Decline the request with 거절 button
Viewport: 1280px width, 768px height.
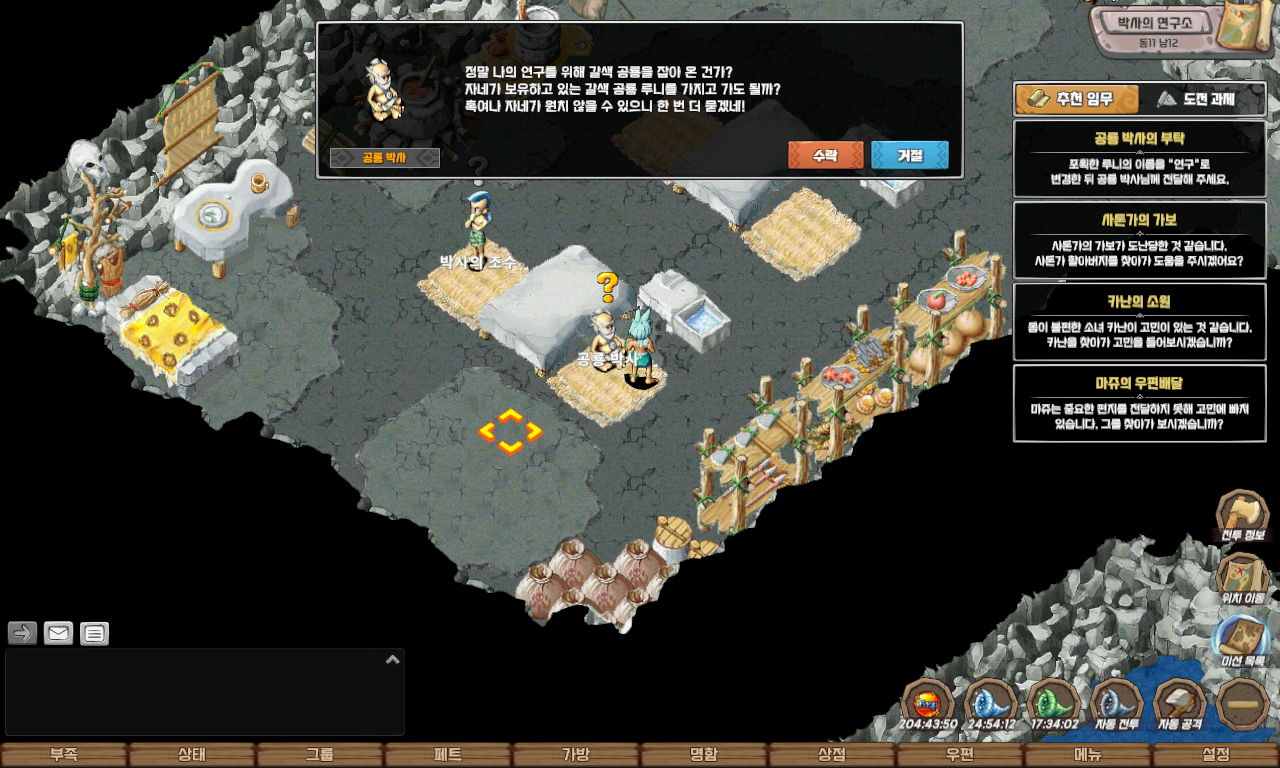[909, 156]
